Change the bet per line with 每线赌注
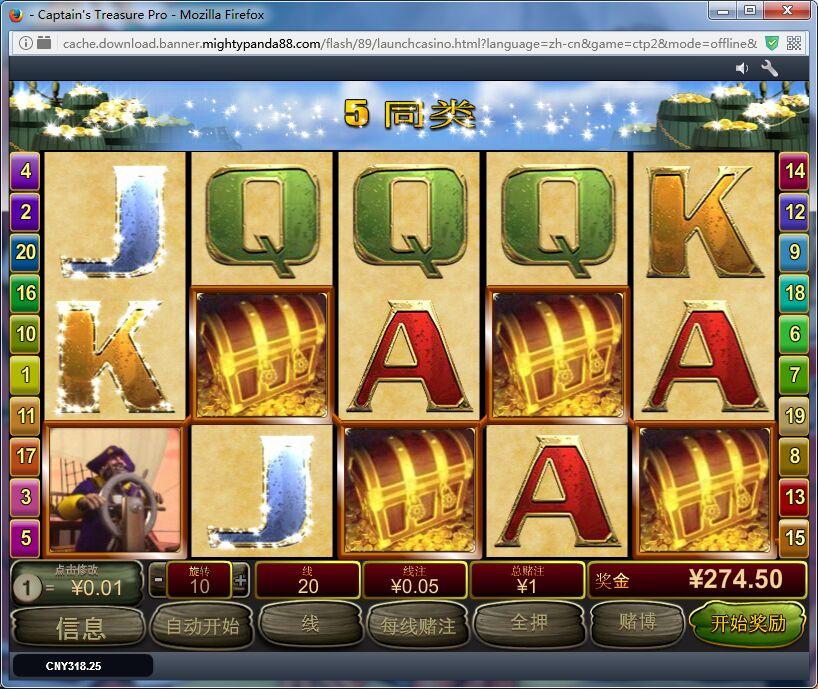Screen dimensions: 818x689 [418, 626]
